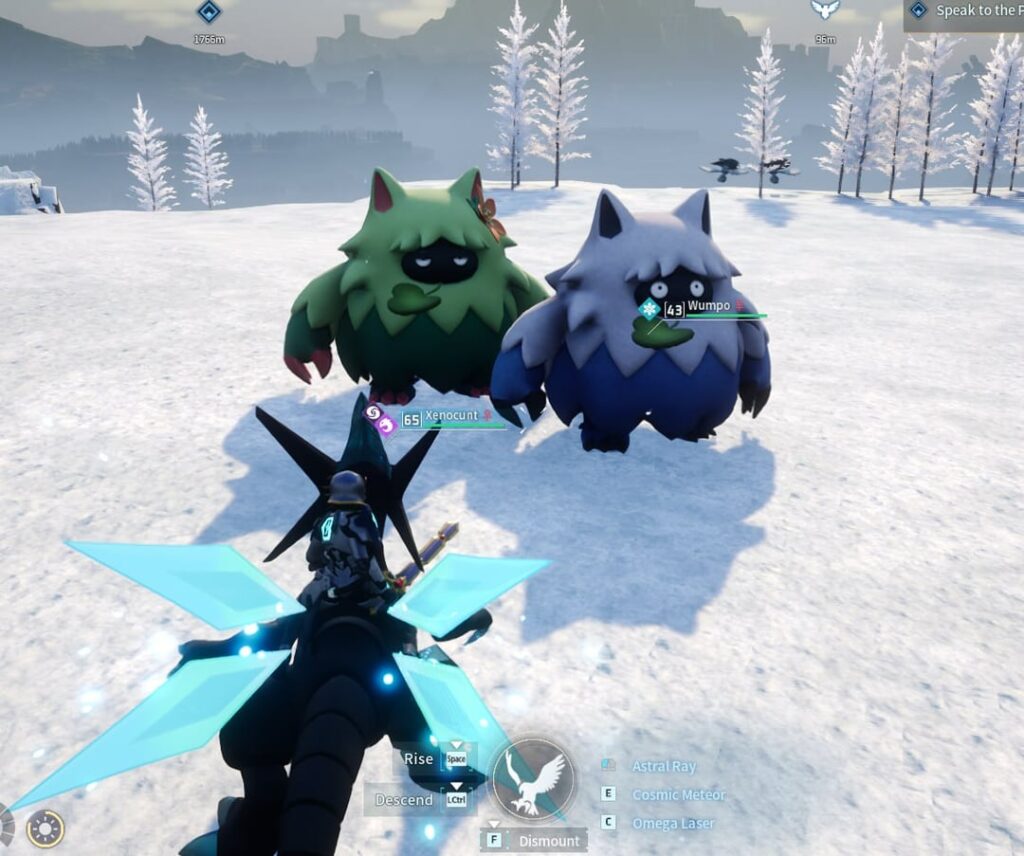Click the sun time-of-day icon
This screenshot has height=856, width=1024.
(45, 828)
